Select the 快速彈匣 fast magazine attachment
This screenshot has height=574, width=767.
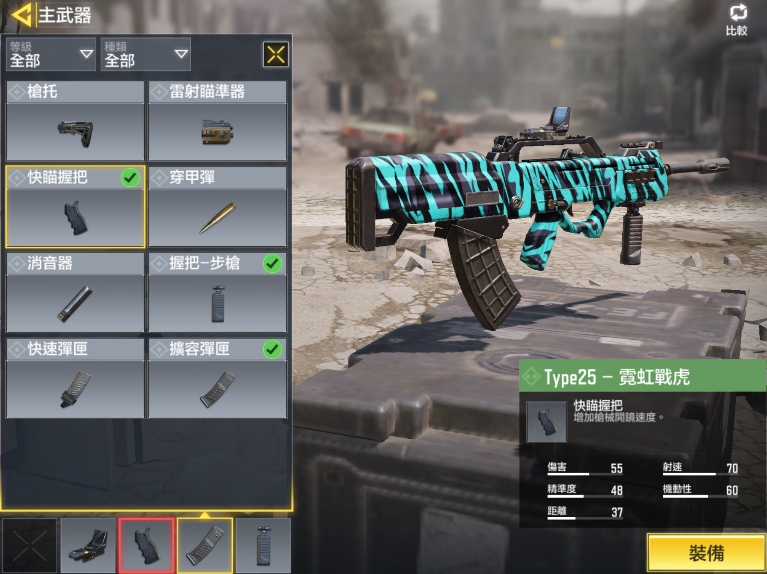pyautogui.click(x=75, y=378)
